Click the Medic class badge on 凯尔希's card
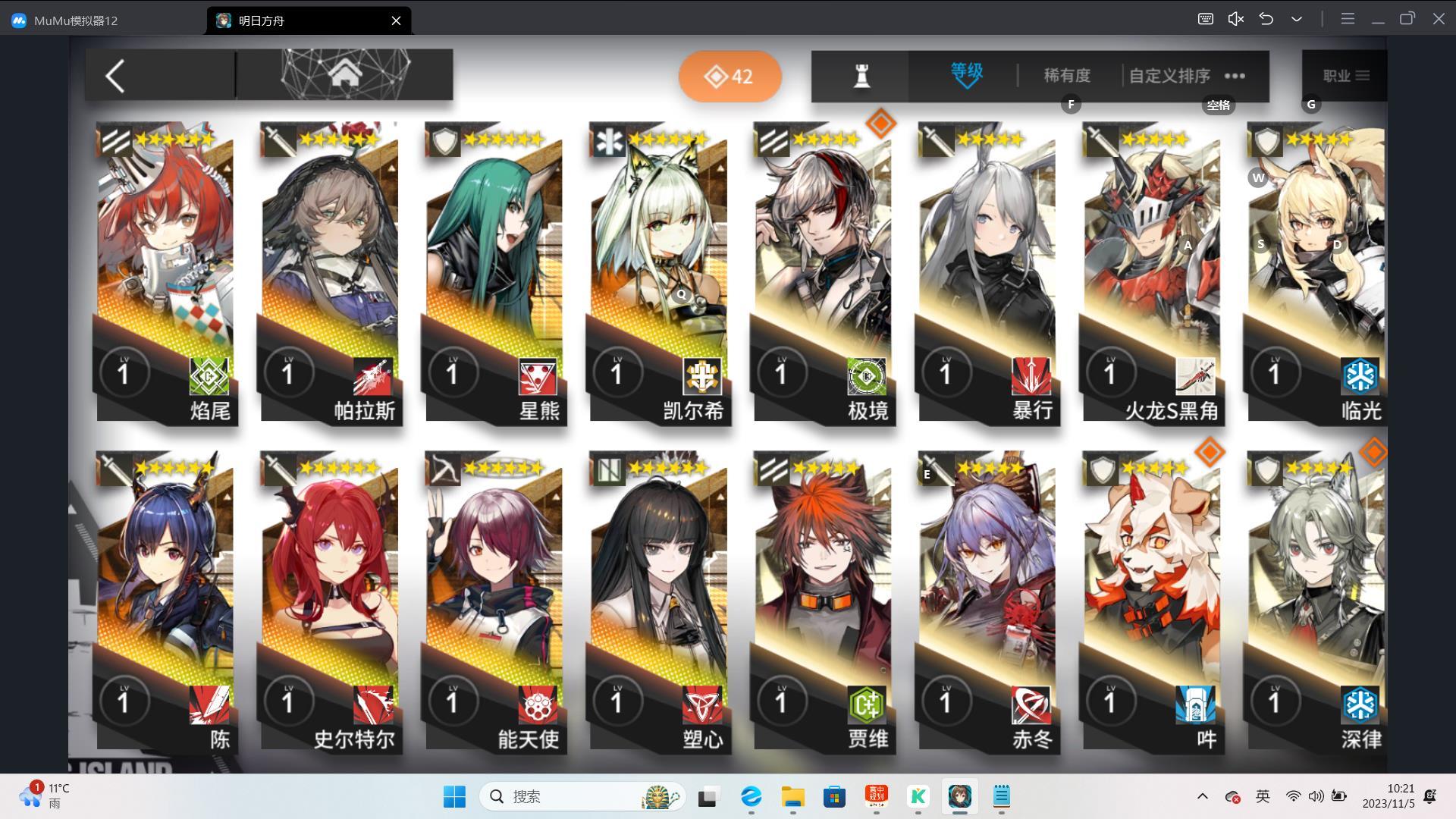Viewport: 1456px width, 819px height. [x=701, y=377]
